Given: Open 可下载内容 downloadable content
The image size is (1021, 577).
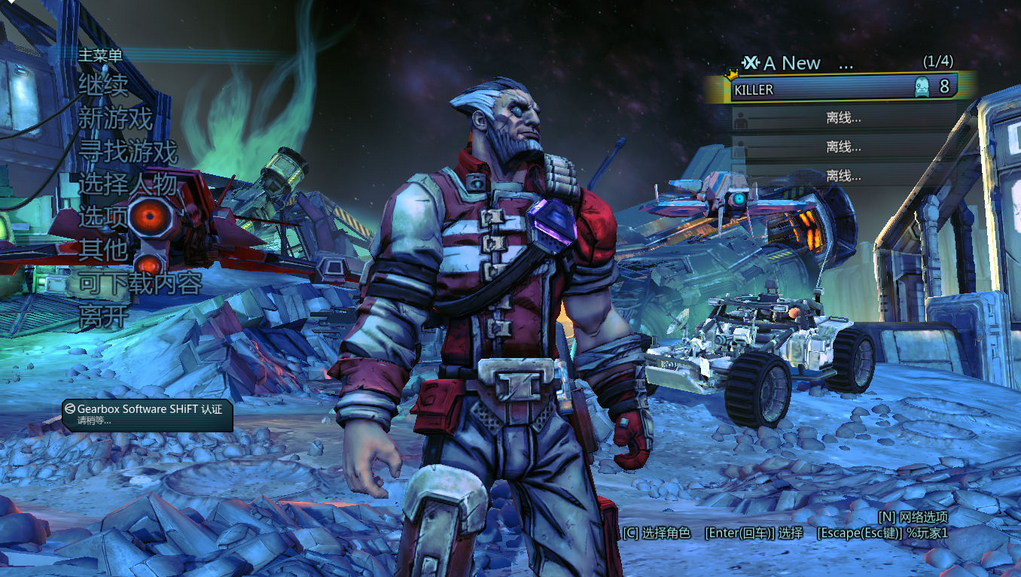Looking at the screenshot, I should pos(140,284).
